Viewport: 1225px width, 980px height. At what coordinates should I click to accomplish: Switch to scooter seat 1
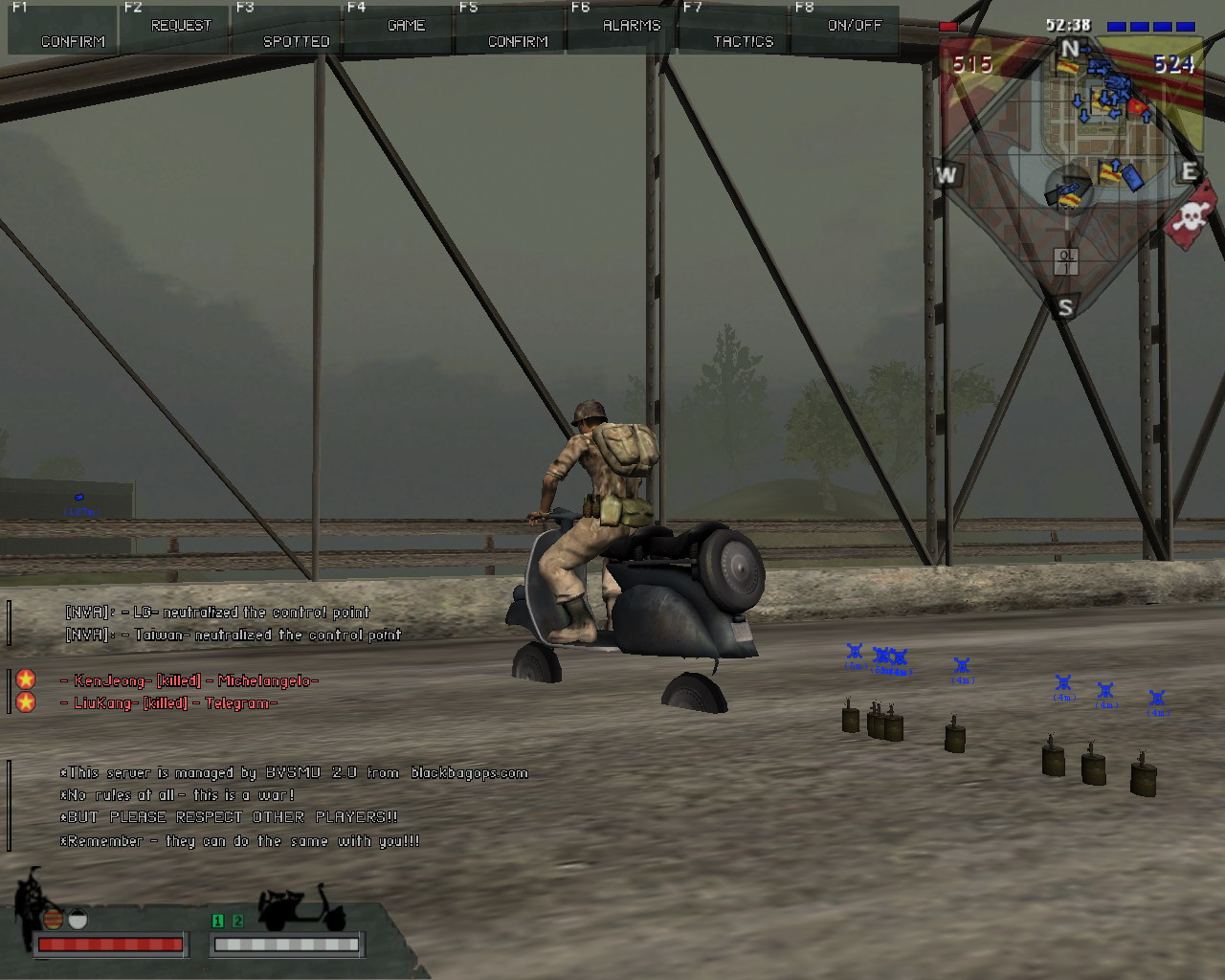[x=217, y=921]
